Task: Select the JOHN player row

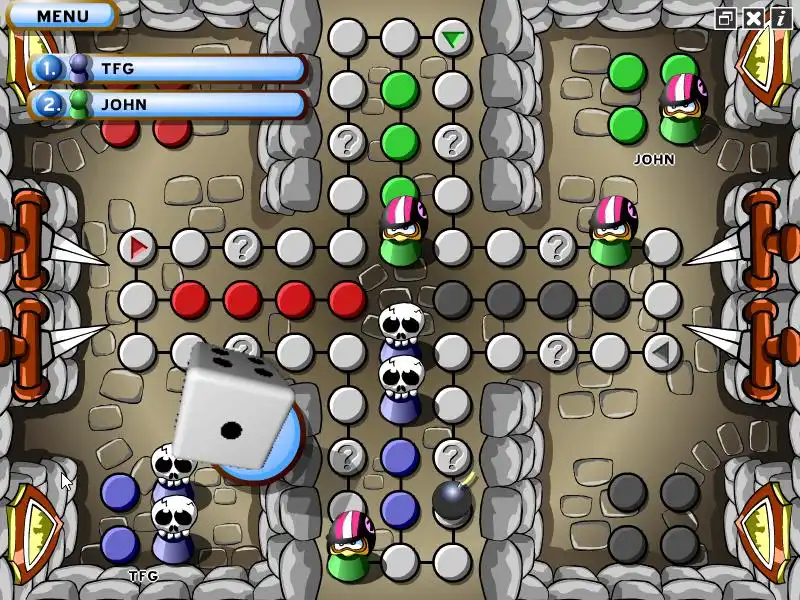Action: (x=168, y=104)
